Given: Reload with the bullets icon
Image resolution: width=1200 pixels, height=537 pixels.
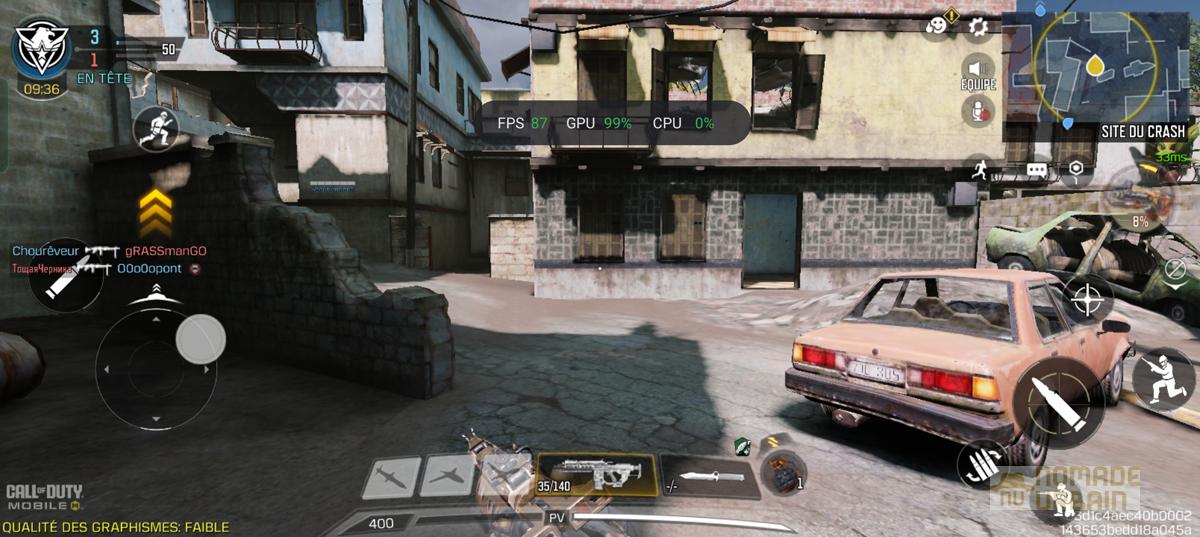Looking at the screenshot, I should [x=982, y=465].
